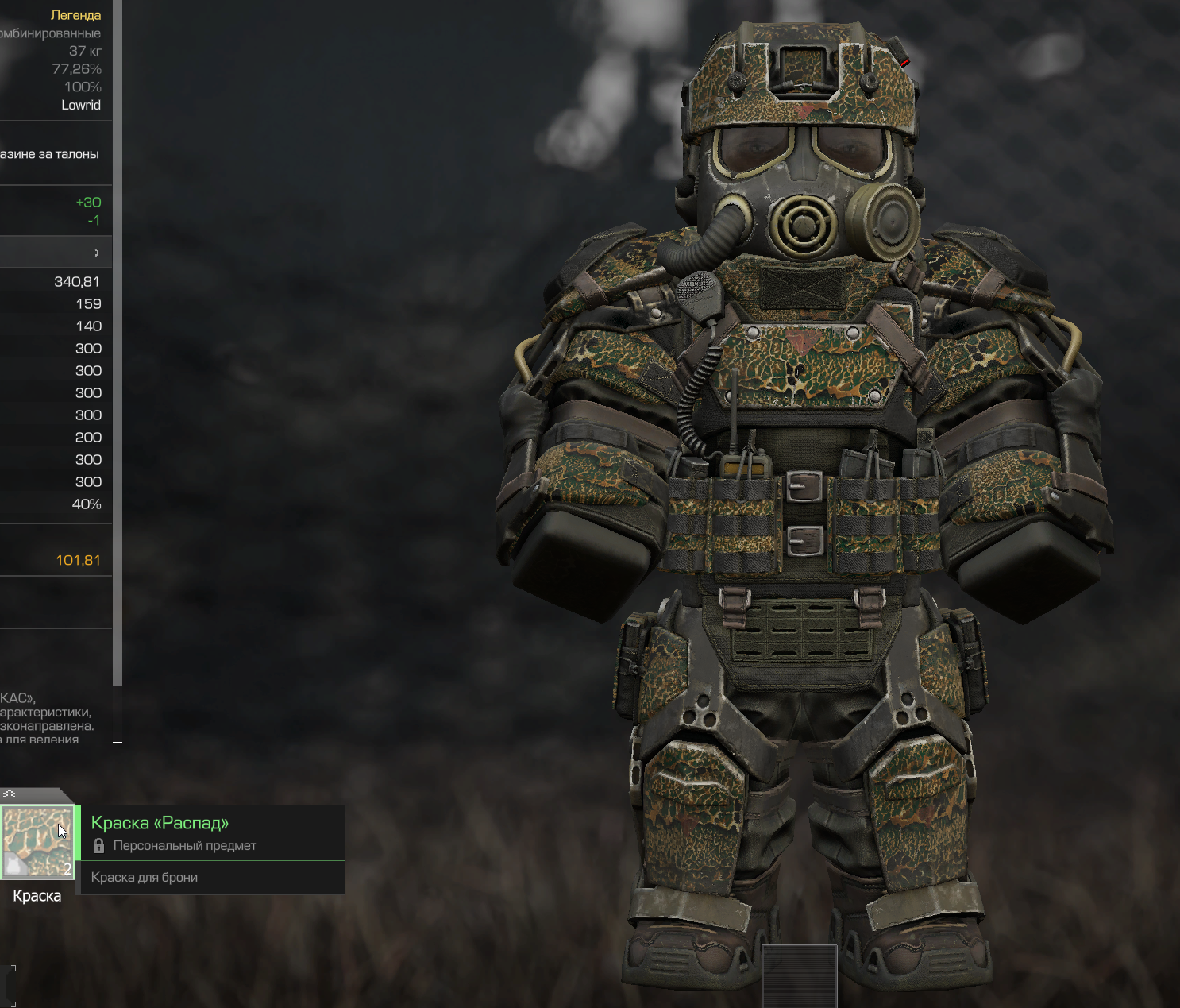Click the stats panel vertical scrollbar
This screenshot has width=1180, height=1008.
pos(118,342)
